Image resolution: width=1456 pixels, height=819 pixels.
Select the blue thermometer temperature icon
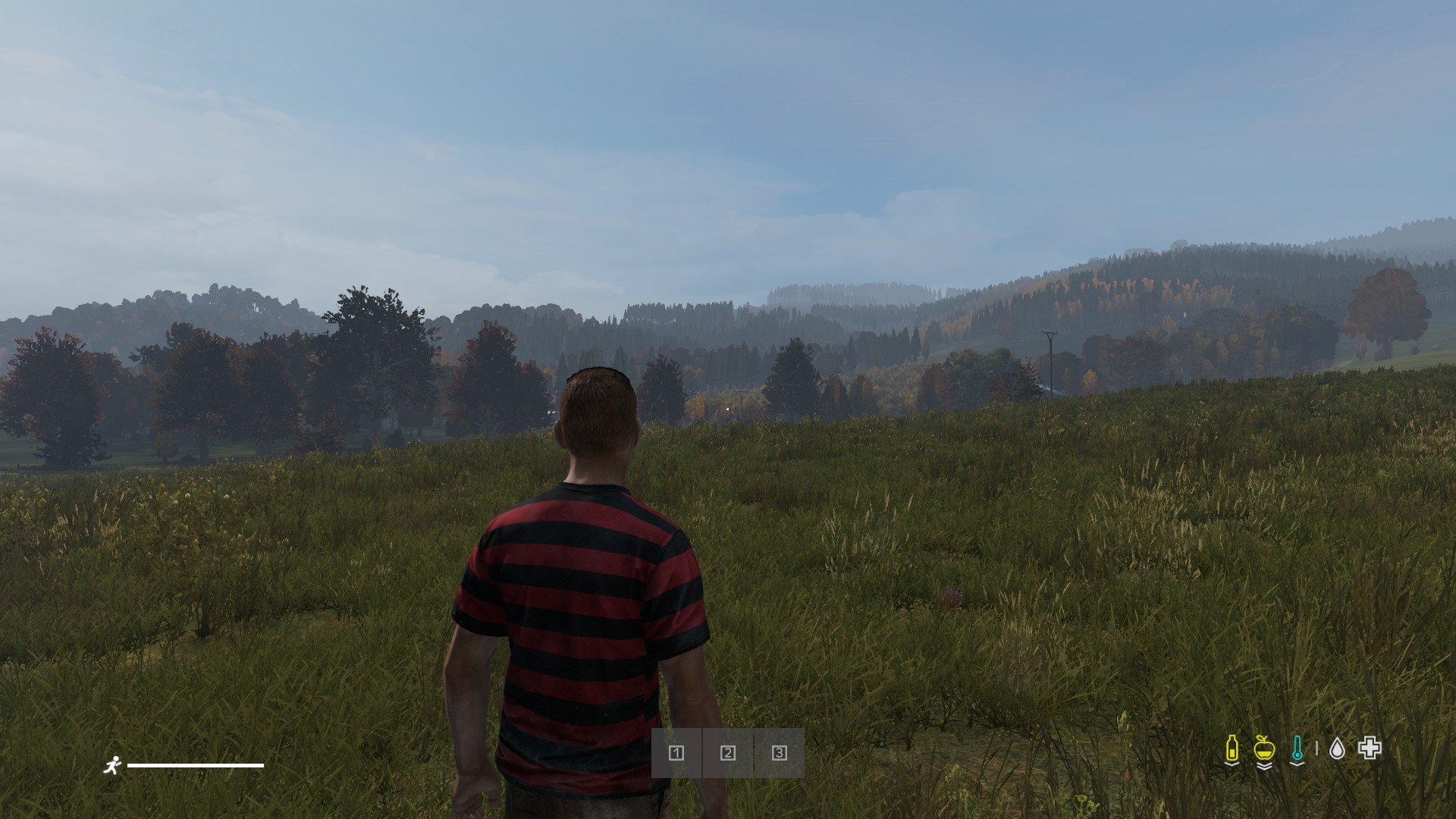pos(1298,748)
